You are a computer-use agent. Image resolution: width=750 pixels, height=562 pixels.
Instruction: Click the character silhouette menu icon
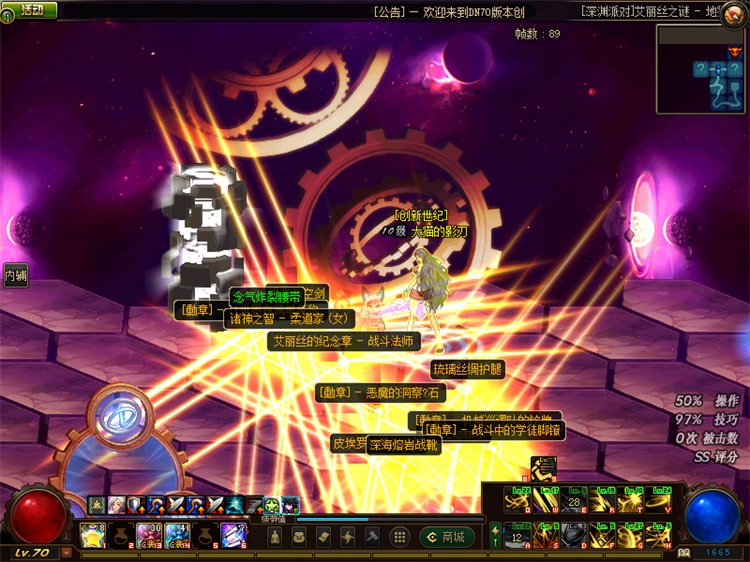click(x=275, y=537)
